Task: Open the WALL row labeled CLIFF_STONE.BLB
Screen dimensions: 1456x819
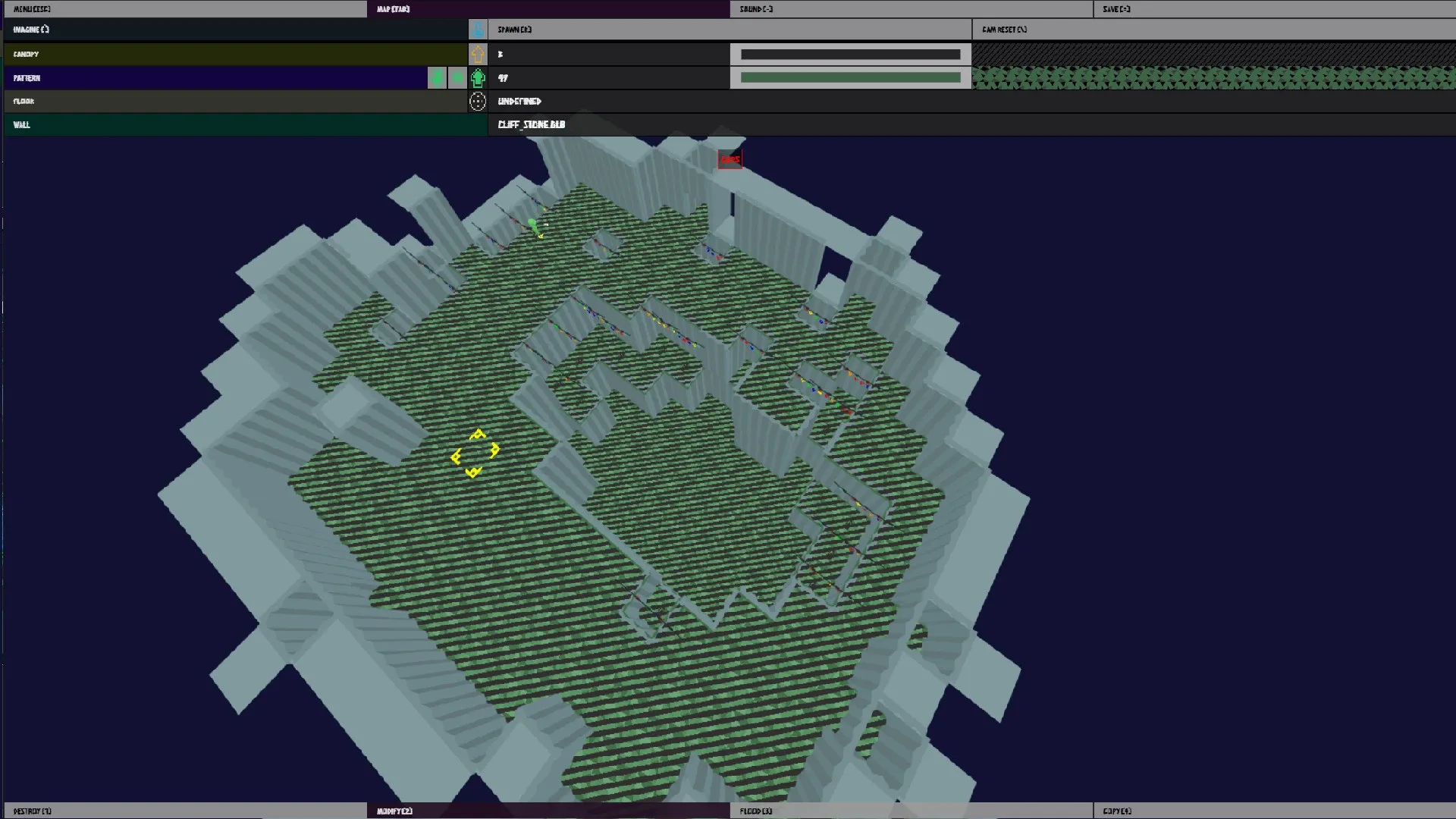Action: (x=227, y=124)
